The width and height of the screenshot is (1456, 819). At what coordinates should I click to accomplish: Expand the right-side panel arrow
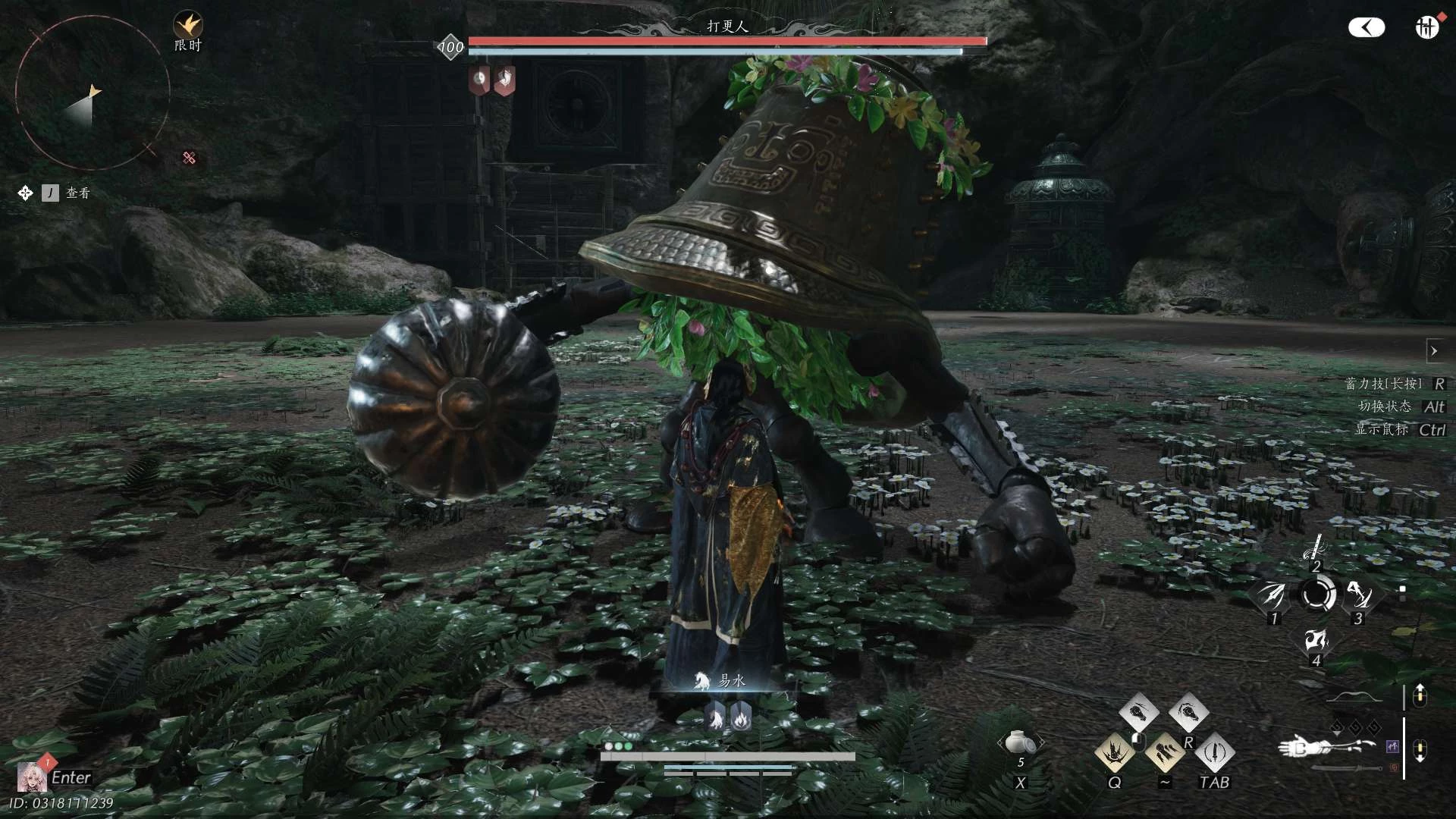[1434, 351]
